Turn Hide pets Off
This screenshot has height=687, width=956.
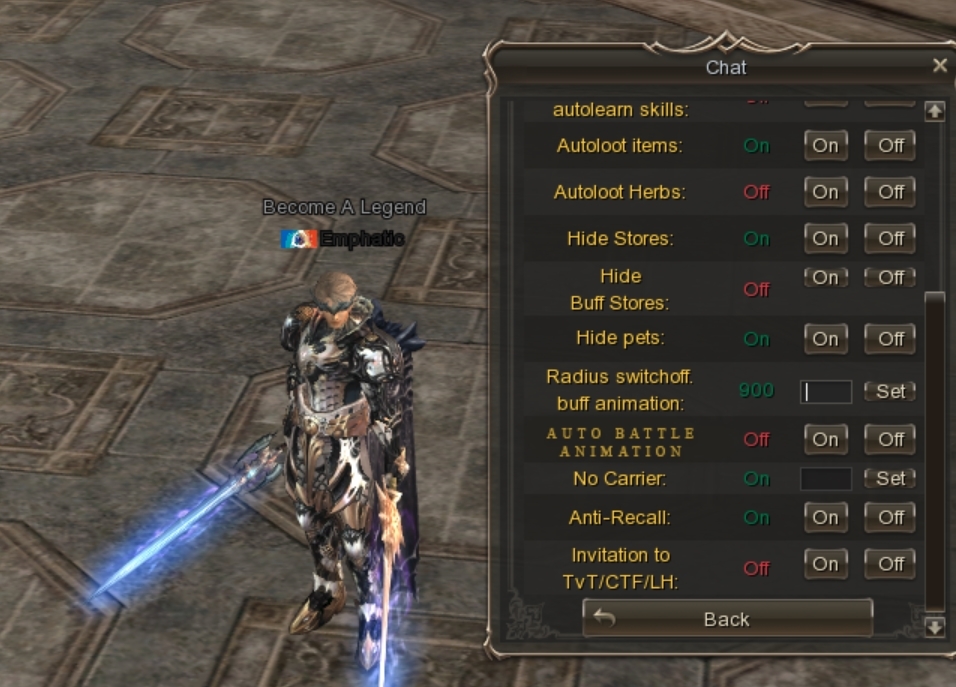click(x=890, y=338)
